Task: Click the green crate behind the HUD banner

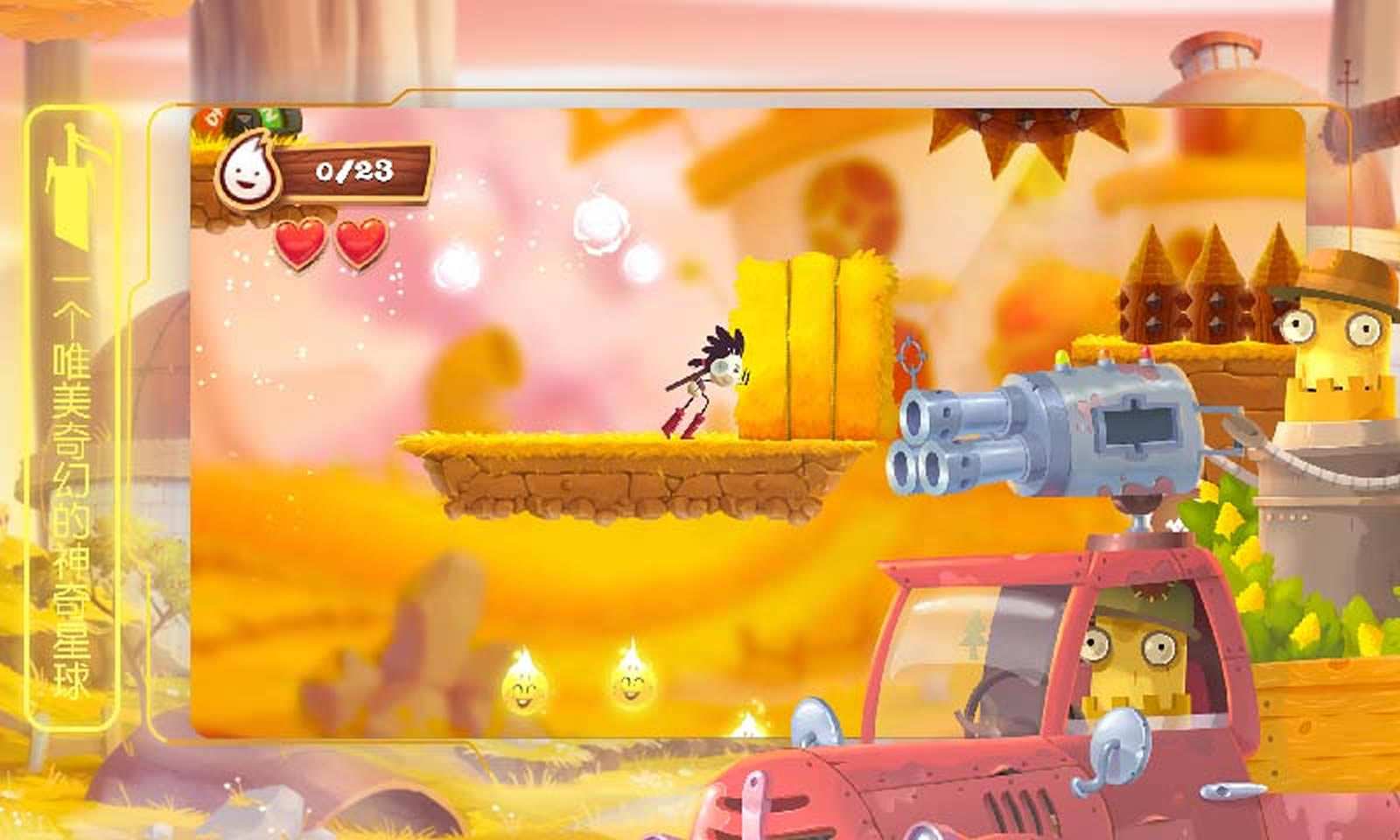Action: click(x=273, y=120)
